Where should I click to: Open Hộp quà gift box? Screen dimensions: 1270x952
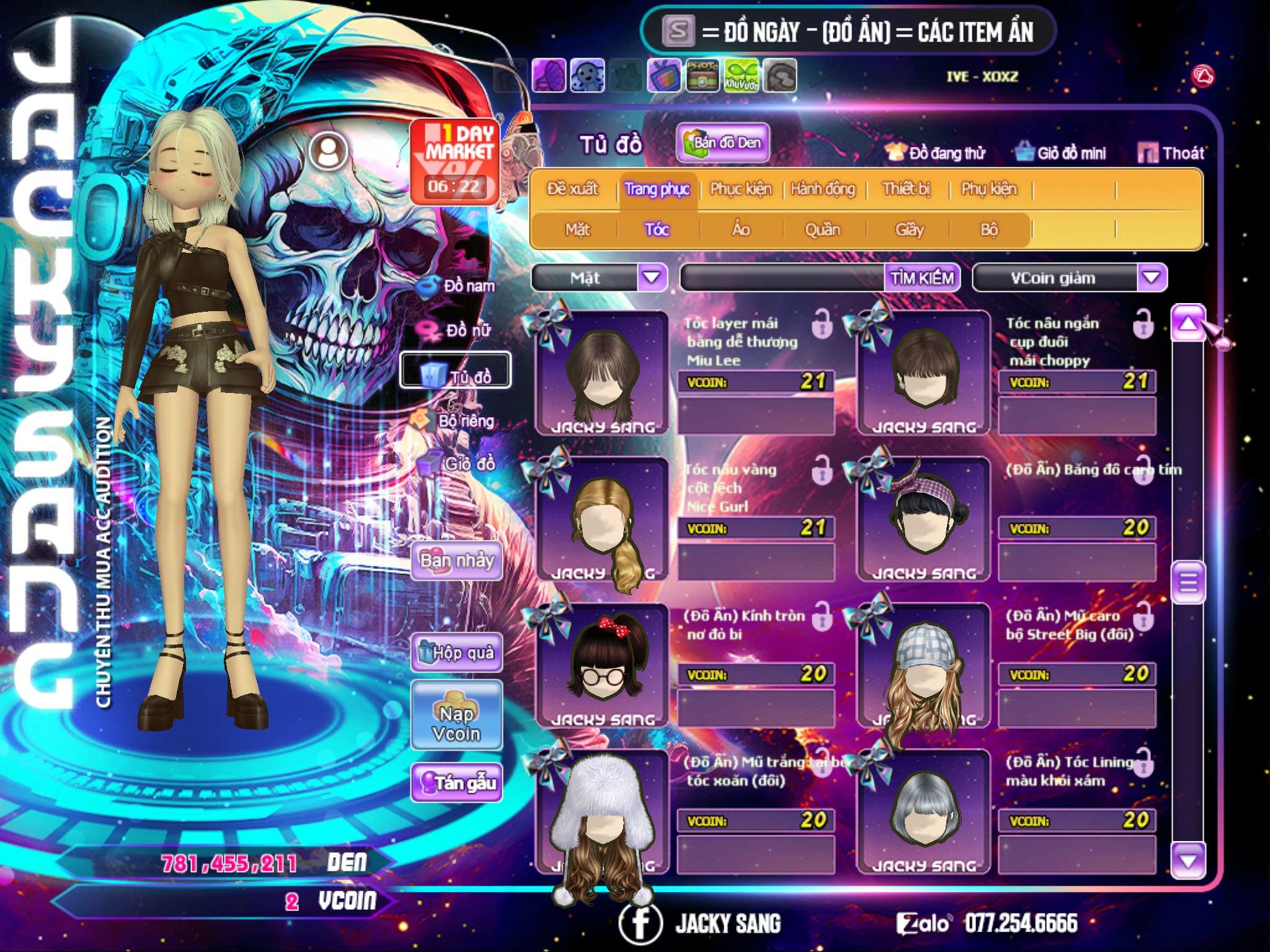tap(457, 652)
